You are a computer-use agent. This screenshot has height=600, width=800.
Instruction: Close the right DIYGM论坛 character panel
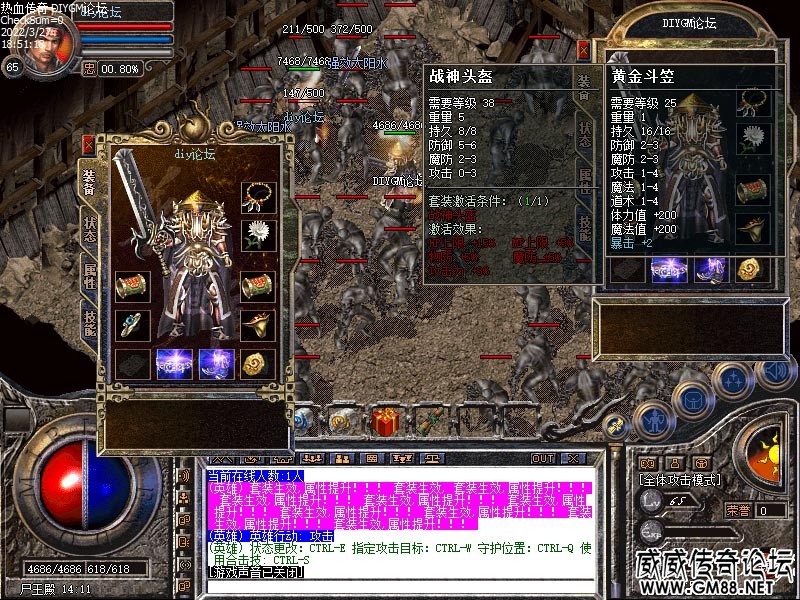coord(584,47)
